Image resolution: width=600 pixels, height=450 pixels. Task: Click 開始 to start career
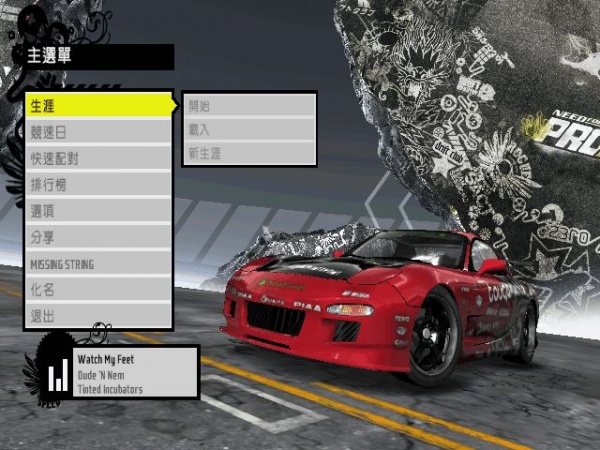(249, 106)
